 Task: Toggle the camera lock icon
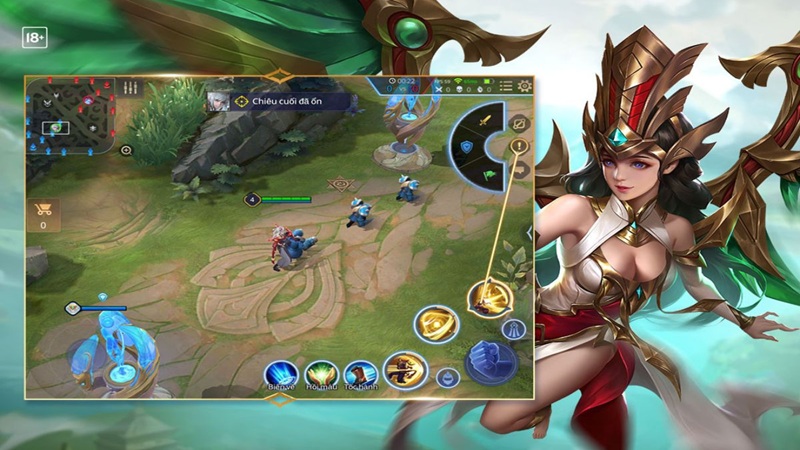tap(518, 123)
